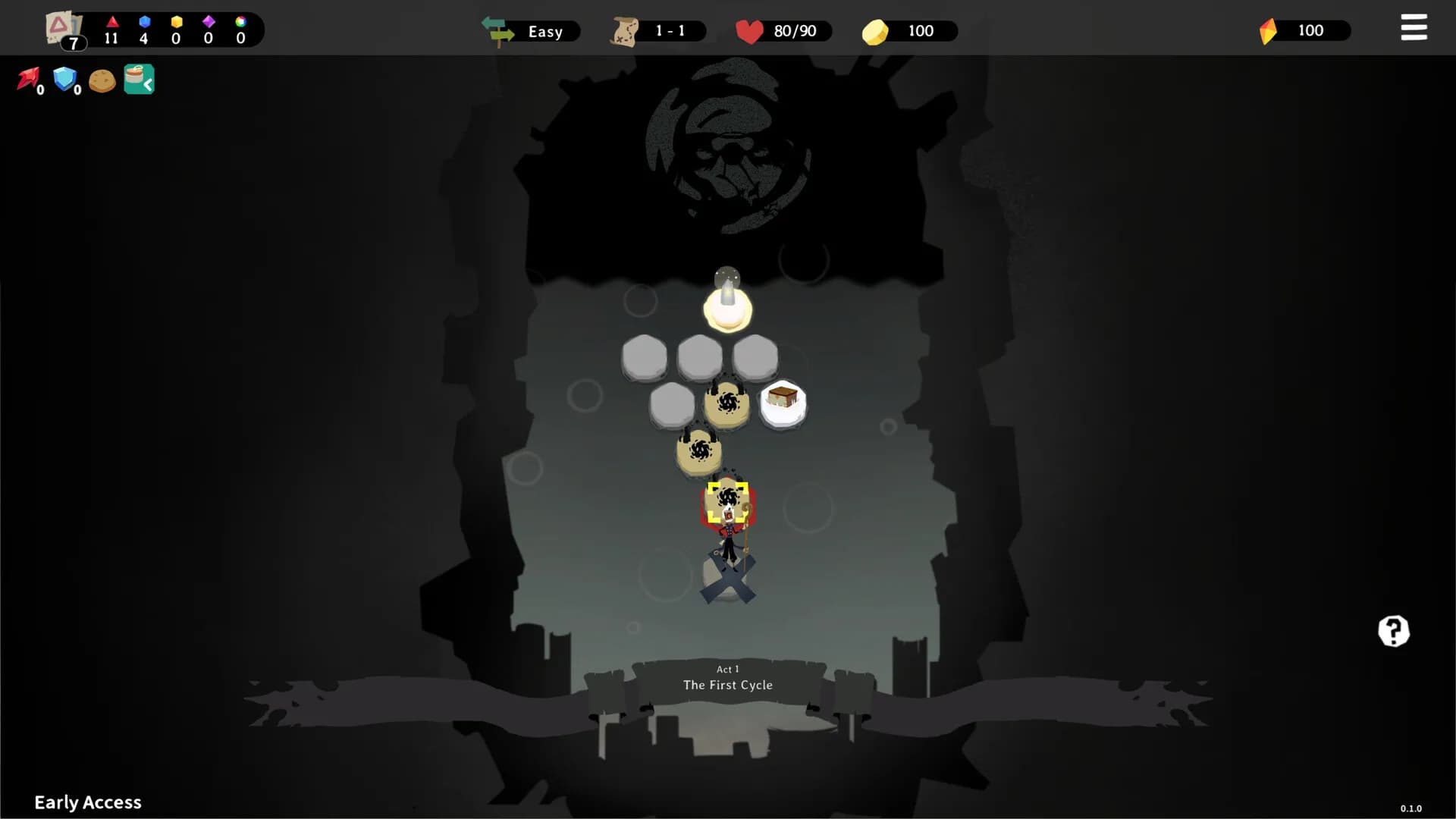The image size is (1456, 819).
Task: Click the purple diamond gem counter
Action: (209, 29)
